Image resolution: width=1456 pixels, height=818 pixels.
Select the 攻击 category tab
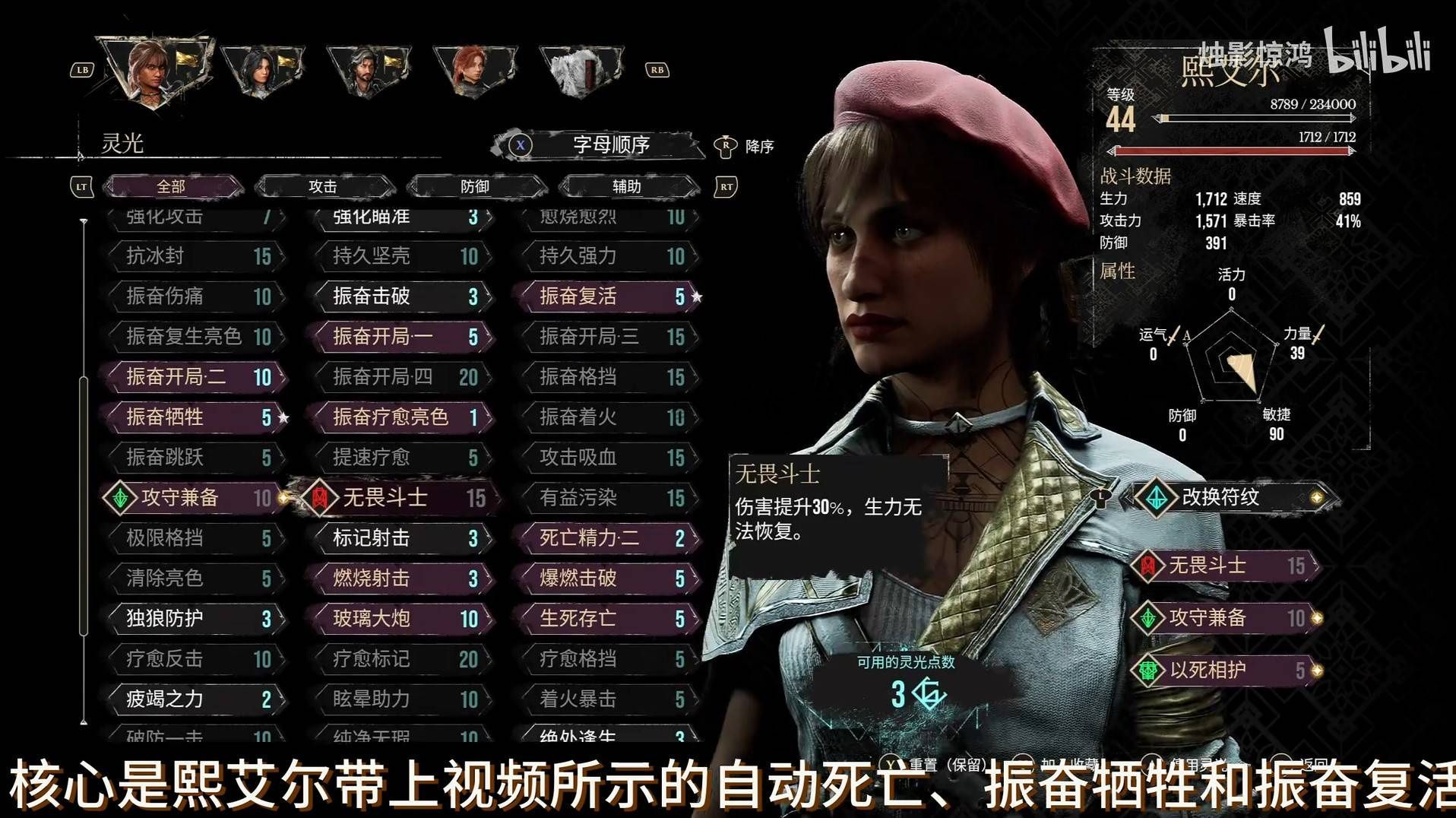(323, 186)
